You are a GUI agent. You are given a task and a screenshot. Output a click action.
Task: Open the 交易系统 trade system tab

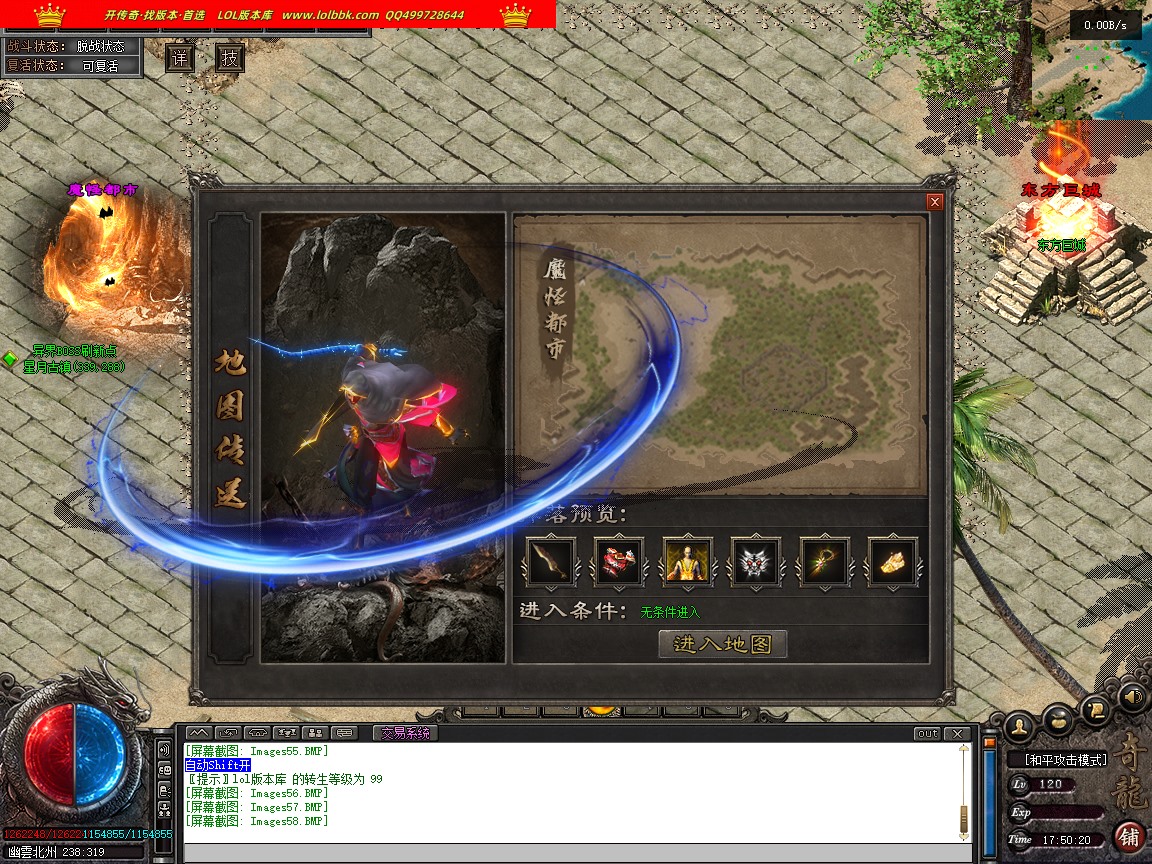click(x=405, y=733)
